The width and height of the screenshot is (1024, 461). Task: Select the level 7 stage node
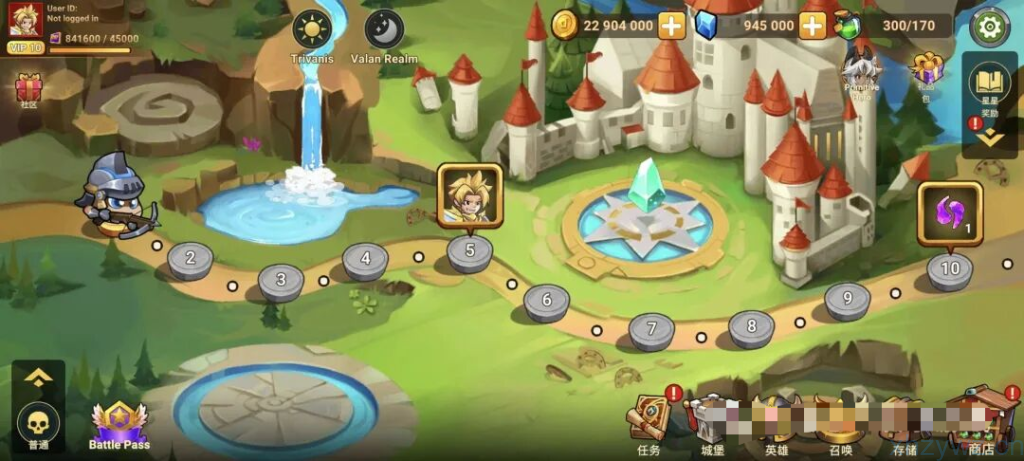652,329
